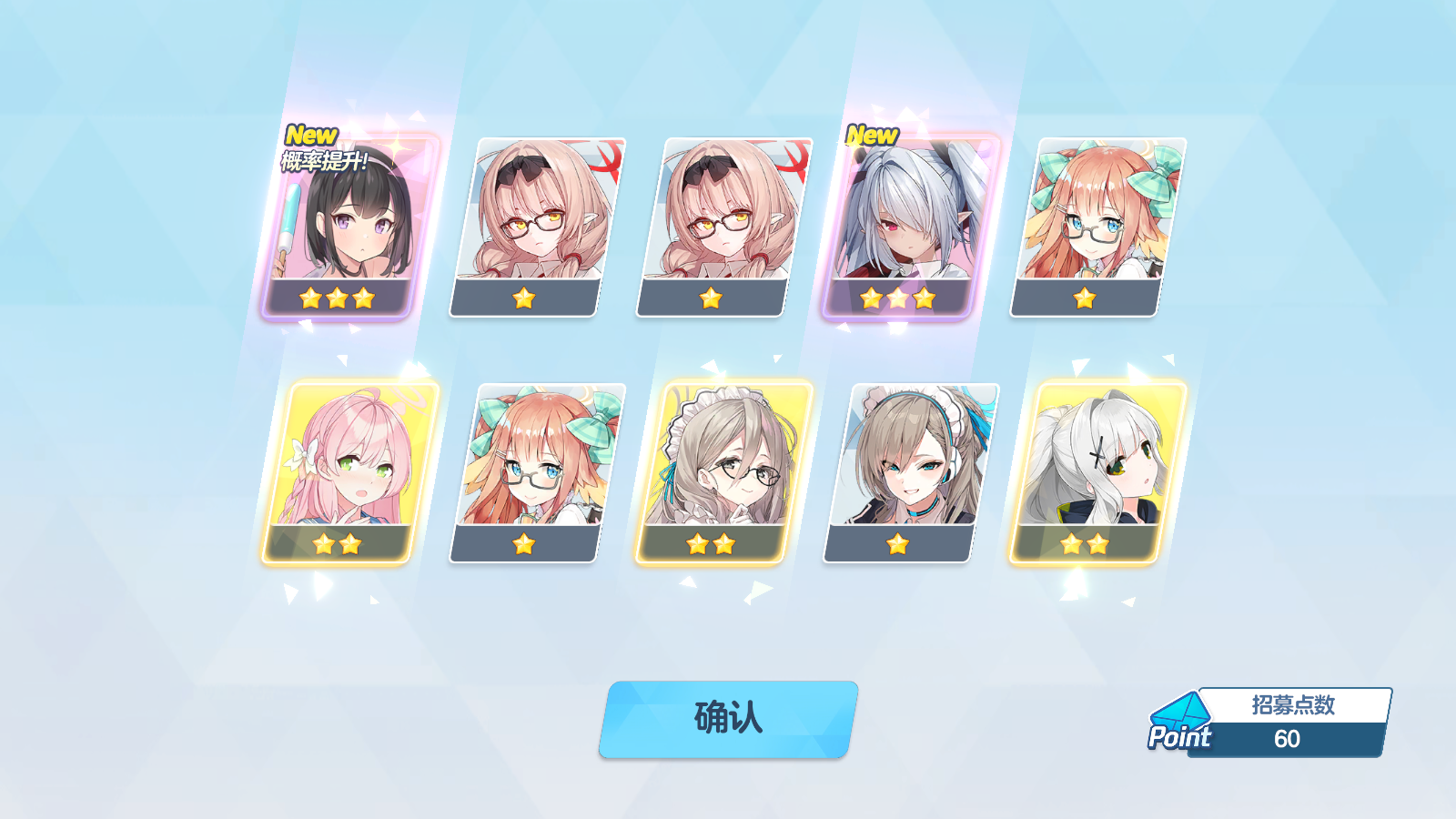Tap the star icons under the maid headdress girl
The height and width of the screenshot is (819, 1456).
[711, 544]
